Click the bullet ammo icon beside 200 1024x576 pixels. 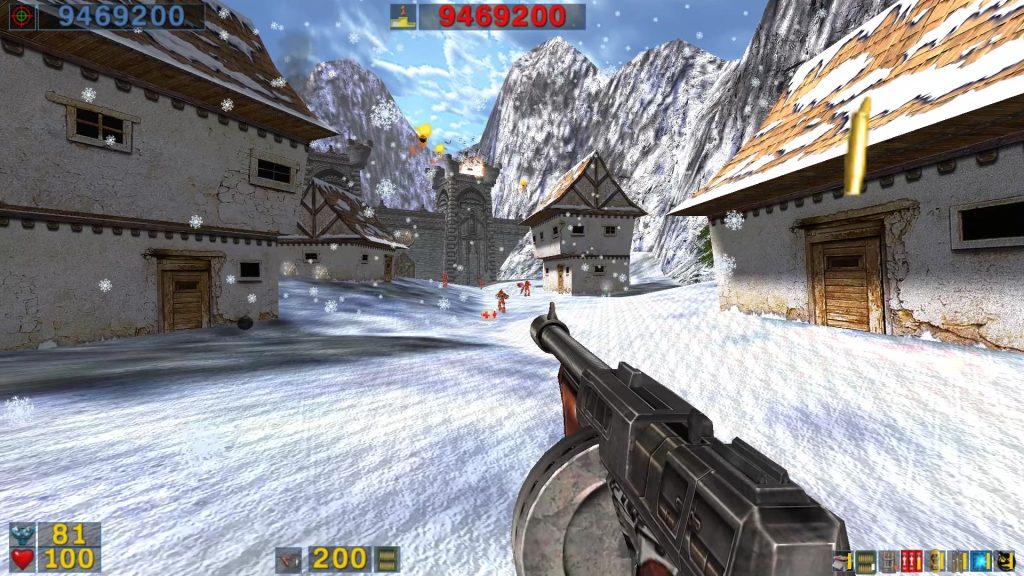[387, 559]
